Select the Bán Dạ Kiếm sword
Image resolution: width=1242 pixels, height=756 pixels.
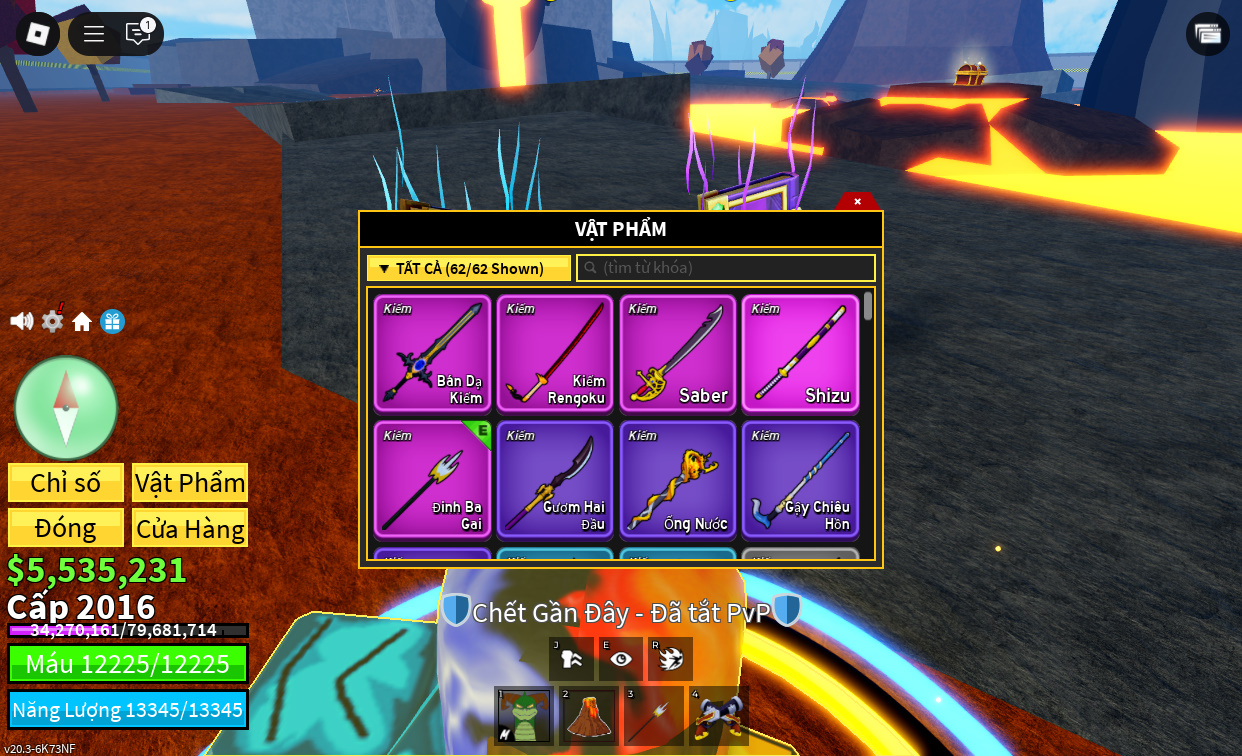pyautogui.click(x=432, y=353)
